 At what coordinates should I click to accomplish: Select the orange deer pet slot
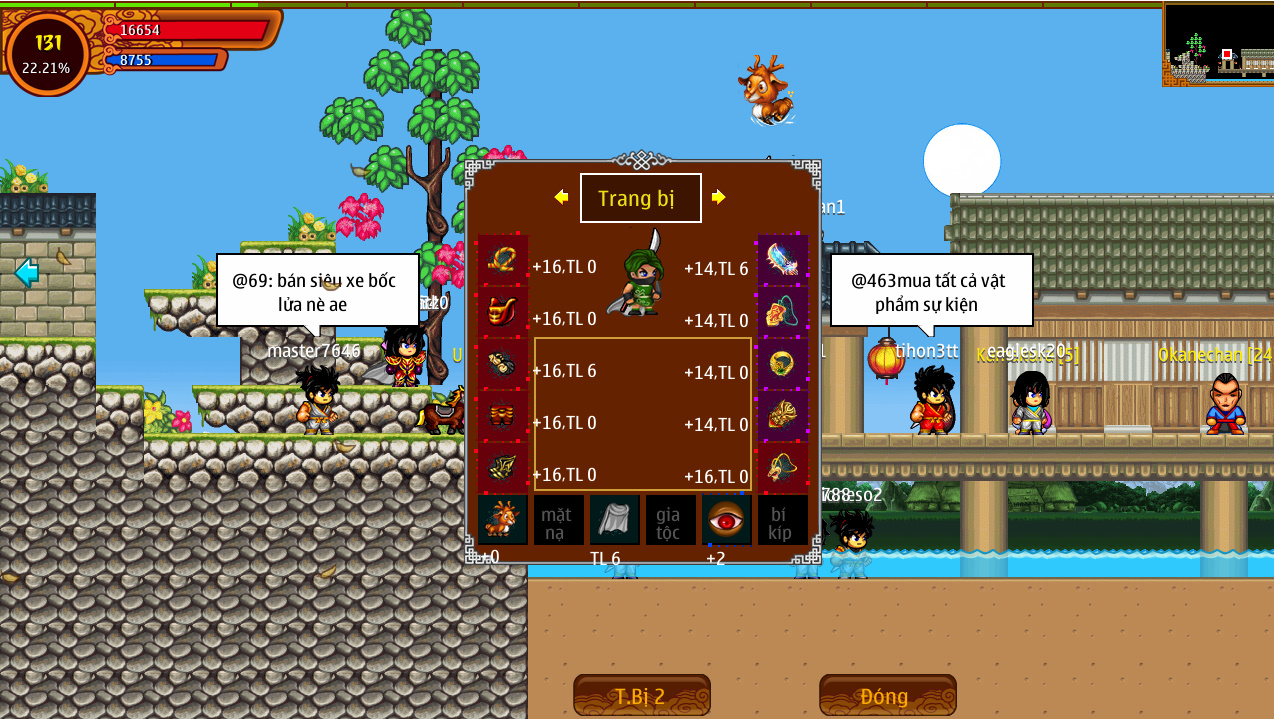point(502,520)
